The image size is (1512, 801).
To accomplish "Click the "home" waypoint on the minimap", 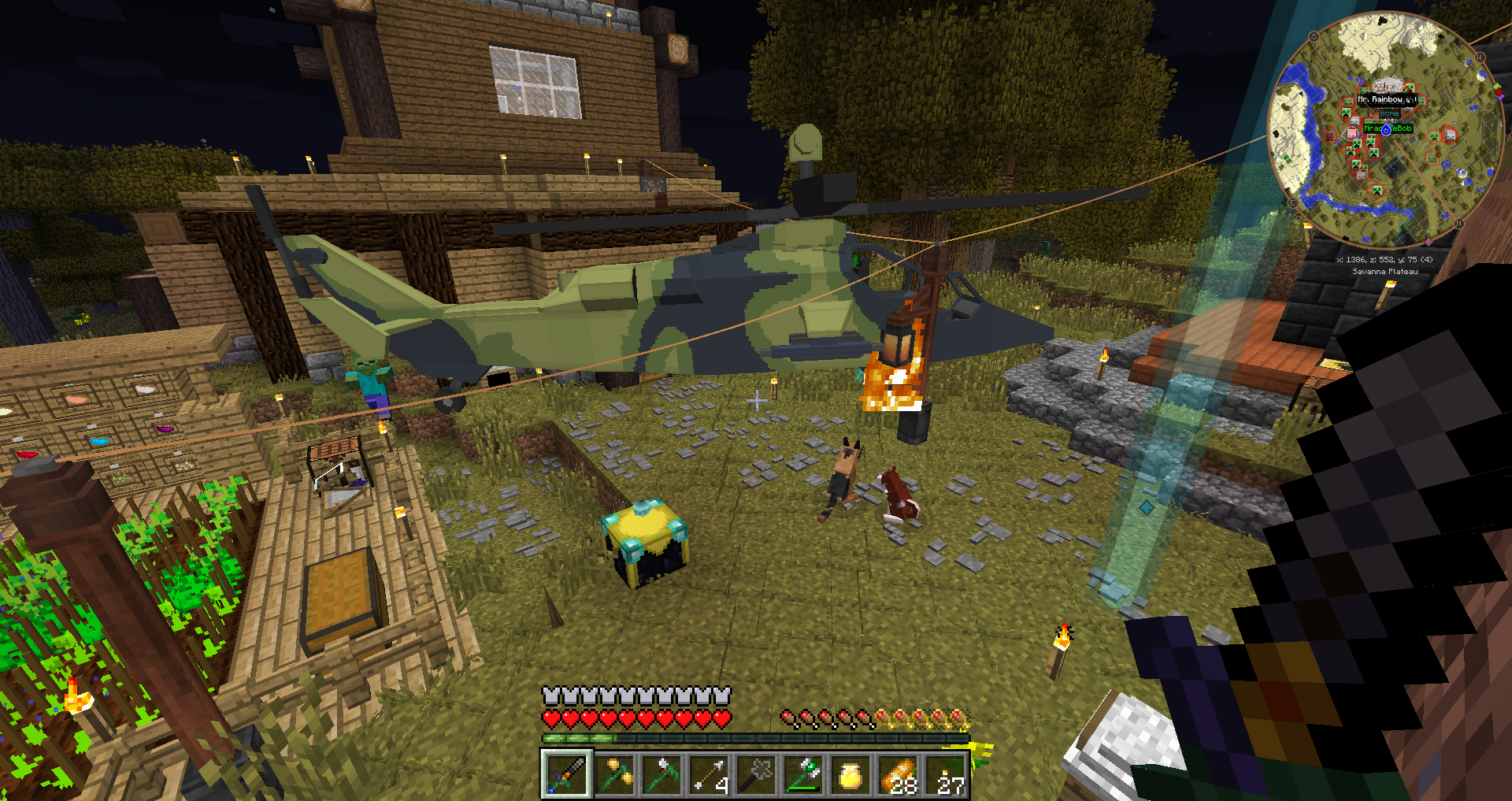I will point(1389,113).
